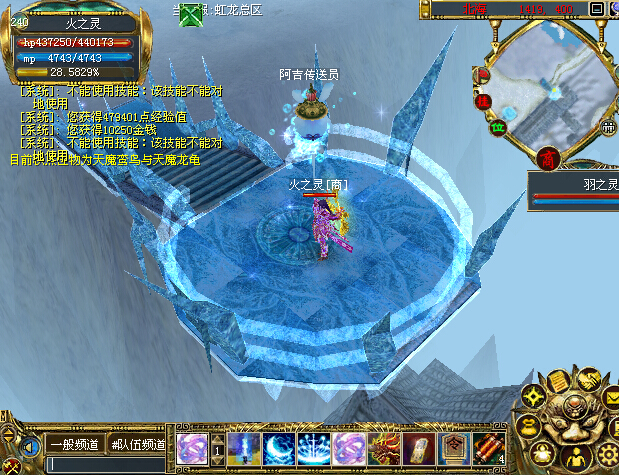Use the red dragon mask hotbar item

383,447
